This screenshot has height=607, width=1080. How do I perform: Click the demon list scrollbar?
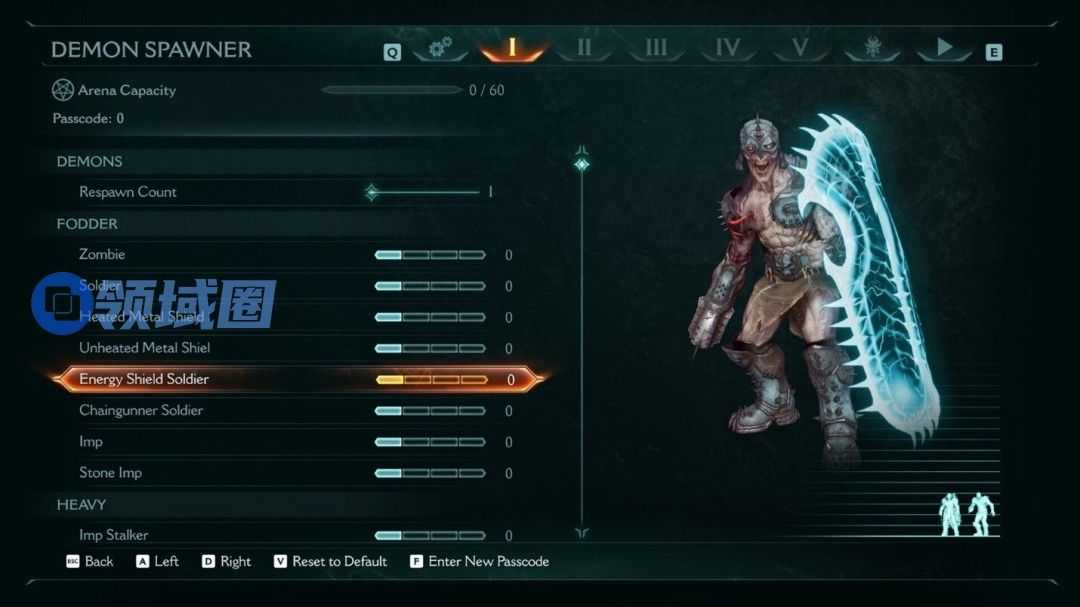[x=581, y=340]
